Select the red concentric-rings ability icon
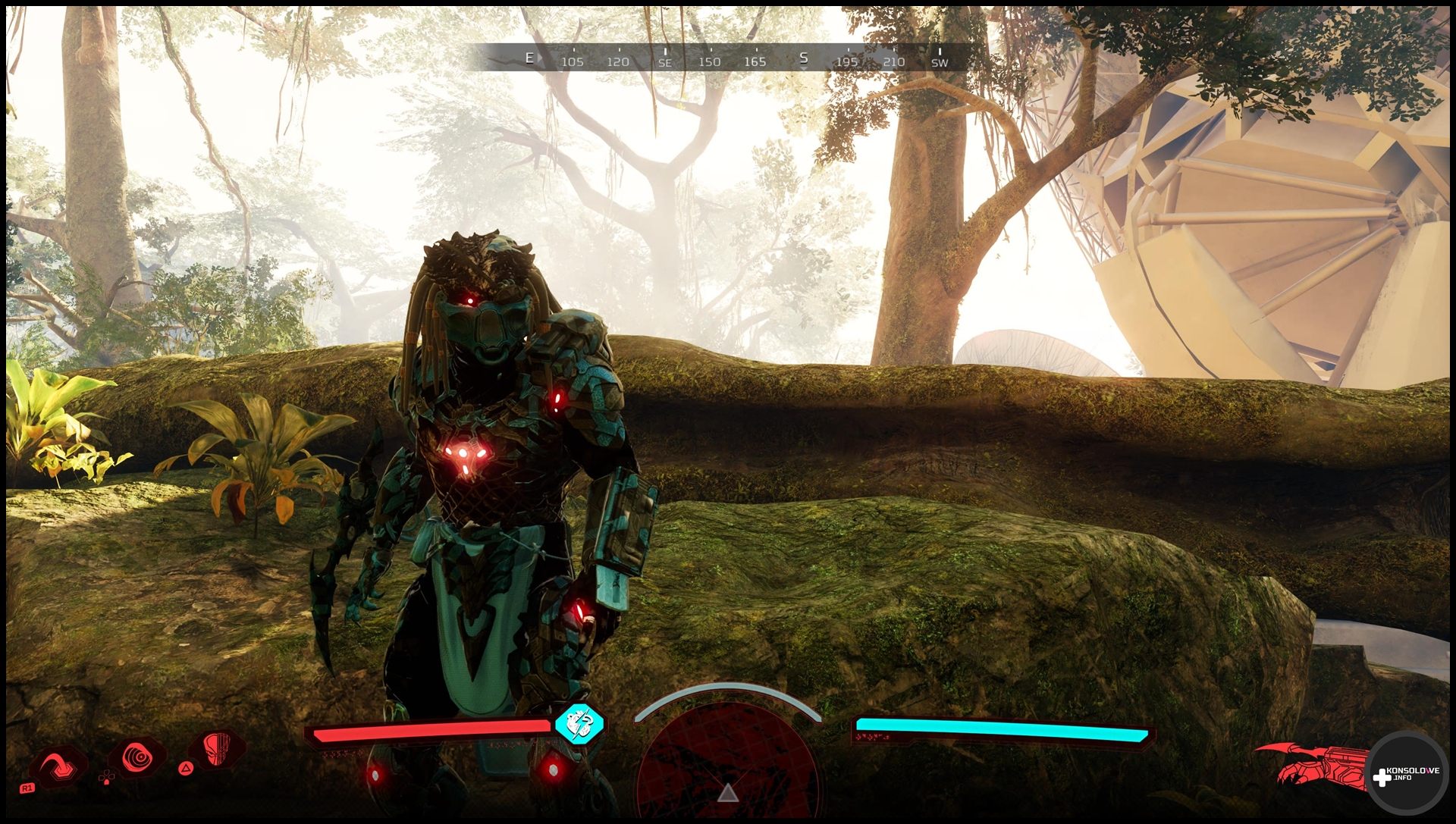Screen dimensions: 1456x824 pyautogui.click(x=138, y=757)
